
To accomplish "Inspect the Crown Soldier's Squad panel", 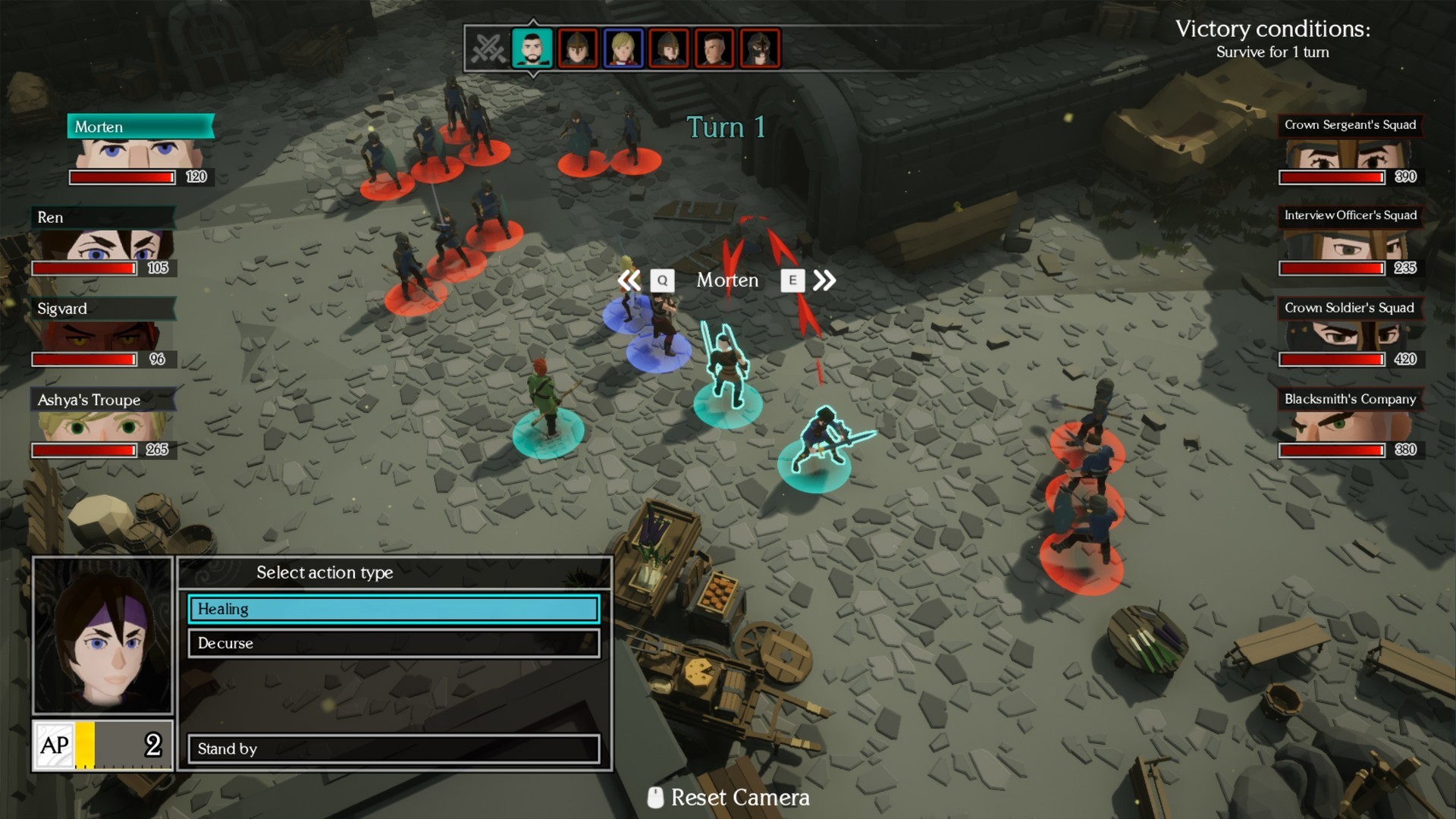I will (1349, 332).
